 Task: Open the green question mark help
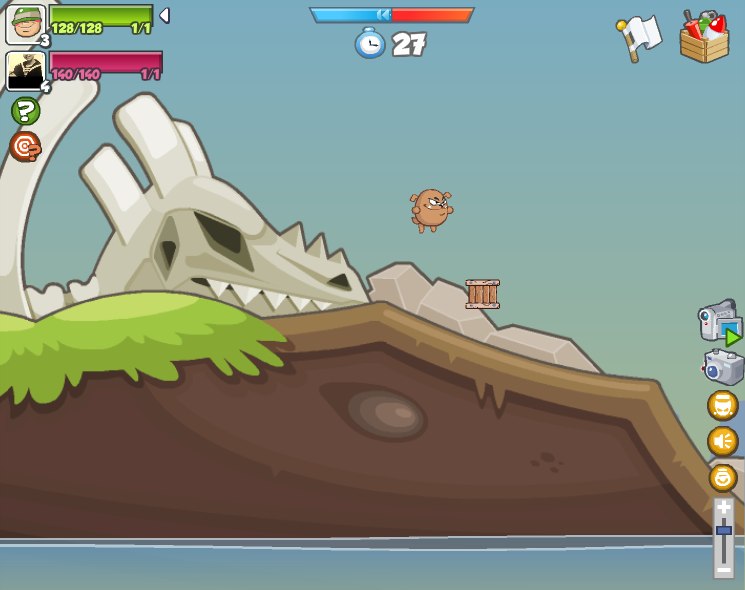click(25, 111)
